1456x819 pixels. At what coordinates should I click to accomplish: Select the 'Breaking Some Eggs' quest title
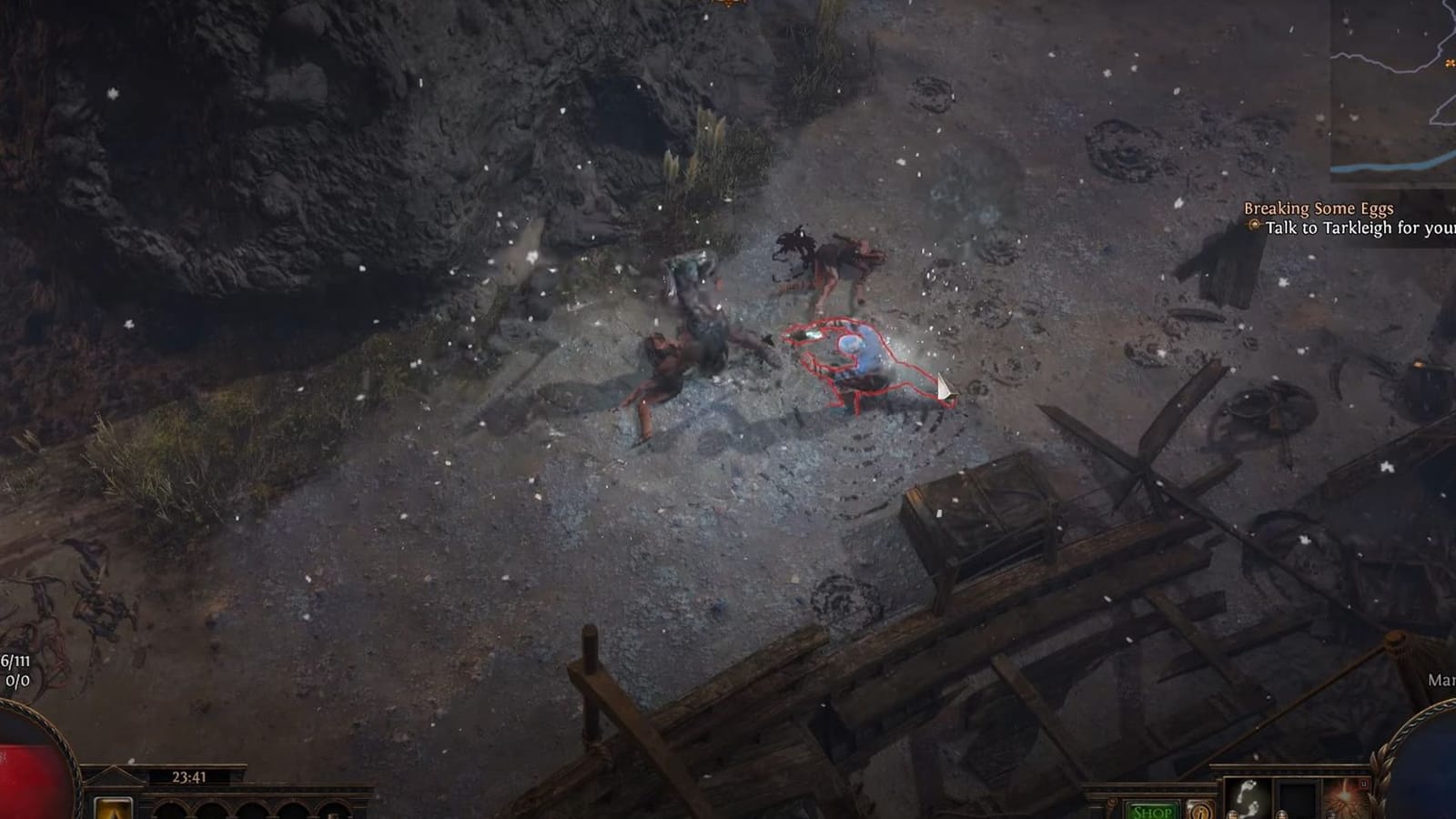(x=1318, y=207)
